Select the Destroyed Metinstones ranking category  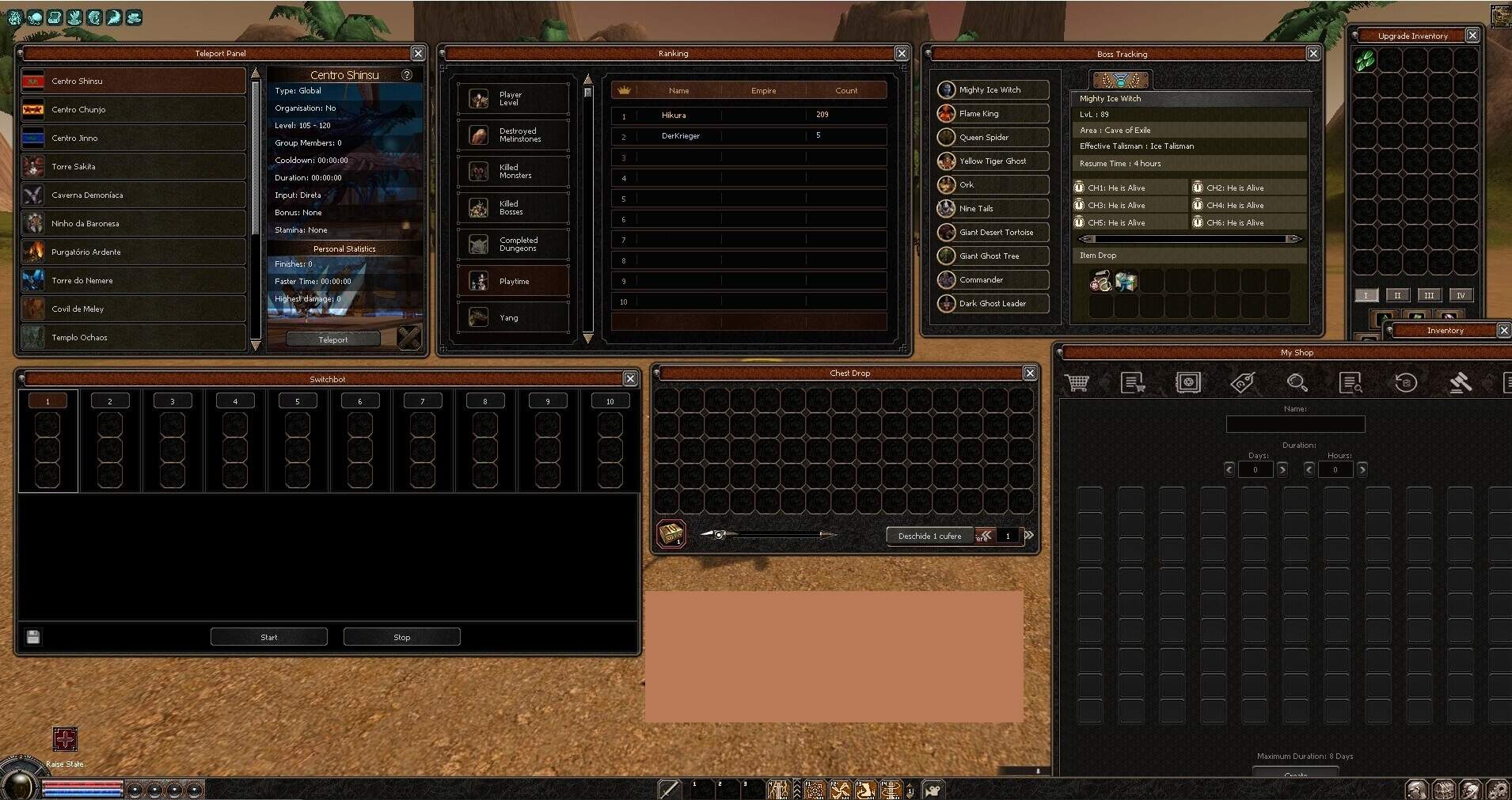pos(513,135)
